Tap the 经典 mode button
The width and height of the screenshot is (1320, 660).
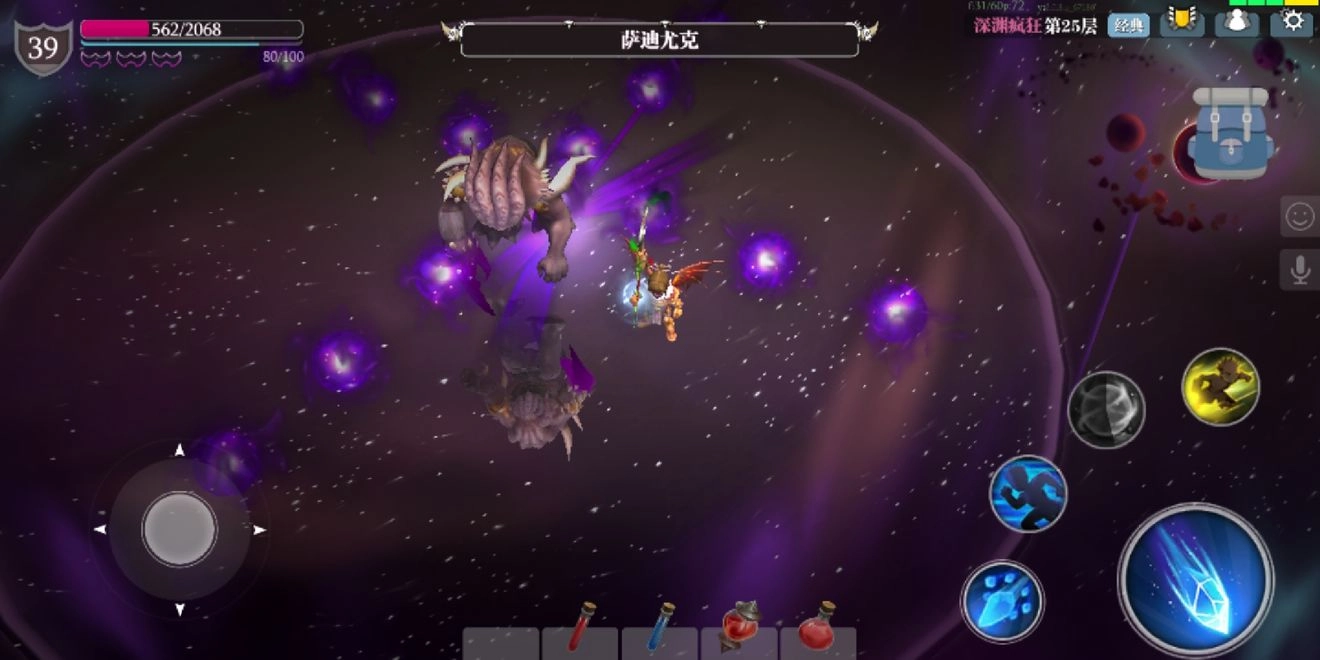[x=1128, y=25]
